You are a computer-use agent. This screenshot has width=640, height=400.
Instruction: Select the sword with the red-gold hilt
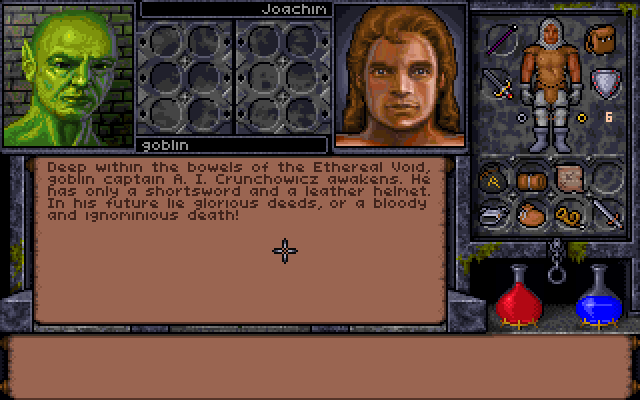tap(498, 83)
